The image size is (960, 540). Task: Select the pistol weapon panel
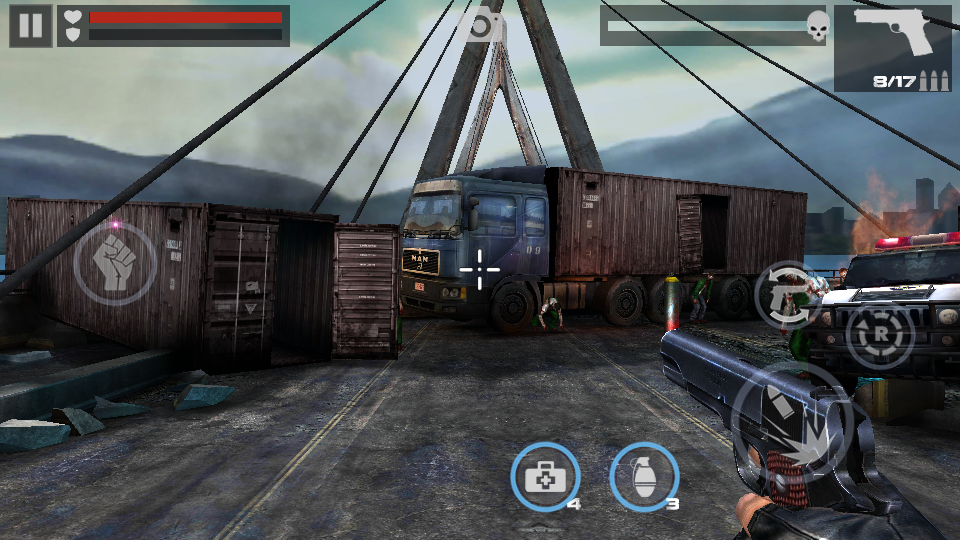(x=893, y=48)
